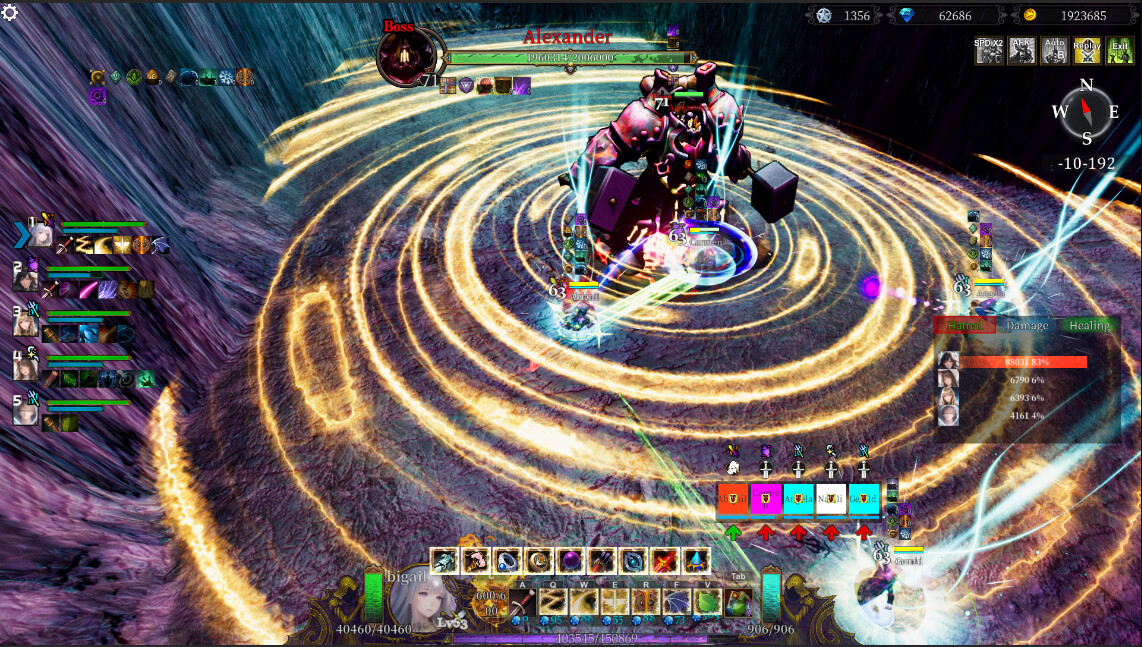This screenshot has height=647, width=1142.
Task: Use the sword basic attack skill
Action: pyautogui.click(x=523, y=602)
